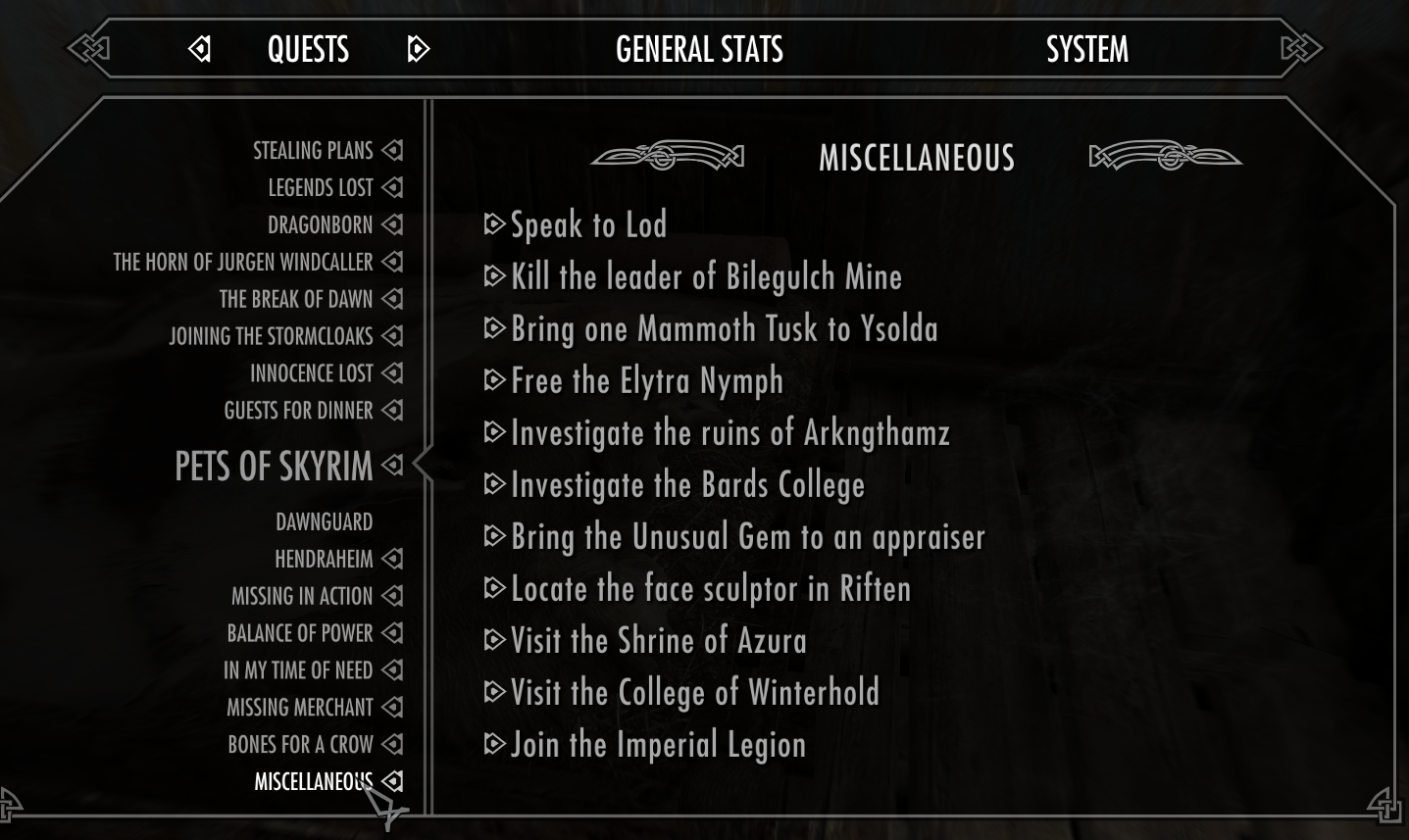Click the right page-turn arrow beside QUESTS
Viewport: 1409px width, 840px height.
point(419,49)
